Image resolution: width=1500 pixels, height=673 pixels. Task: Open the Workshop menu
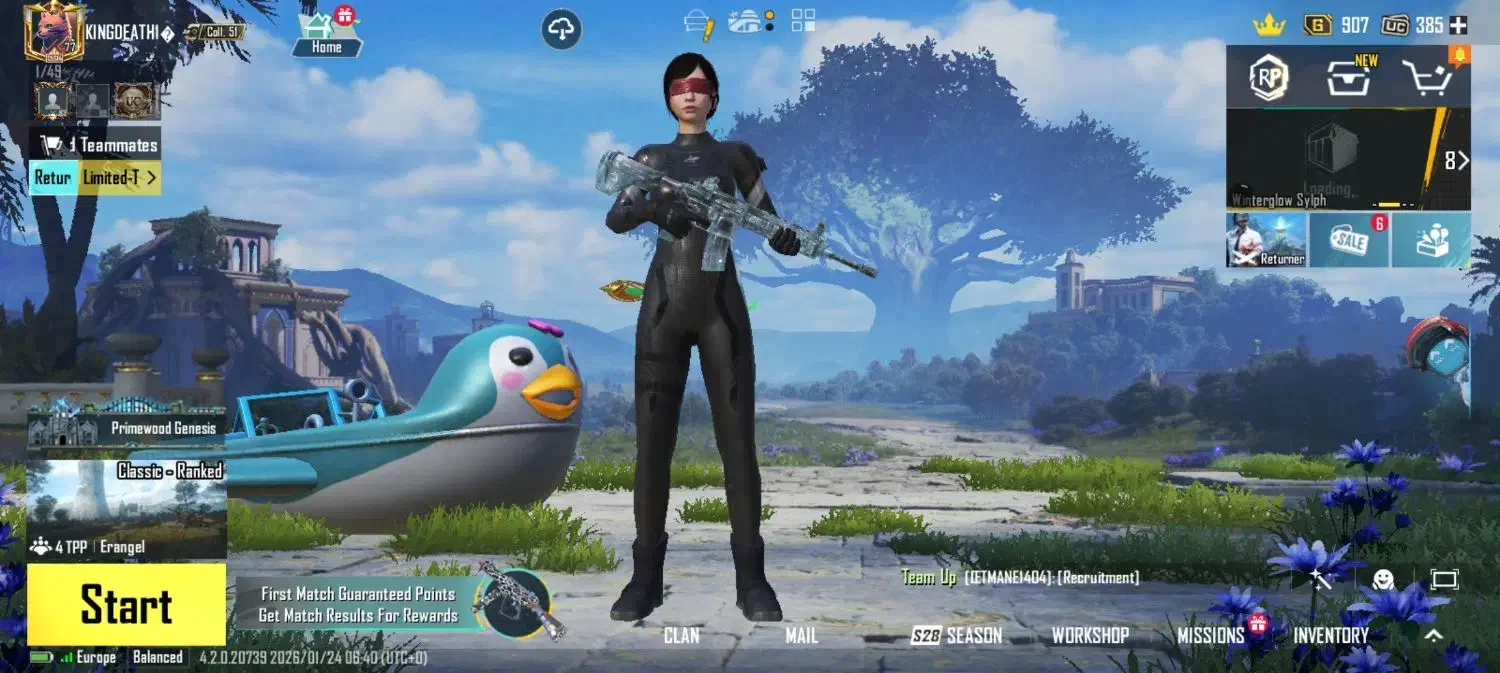point(1090,635)
